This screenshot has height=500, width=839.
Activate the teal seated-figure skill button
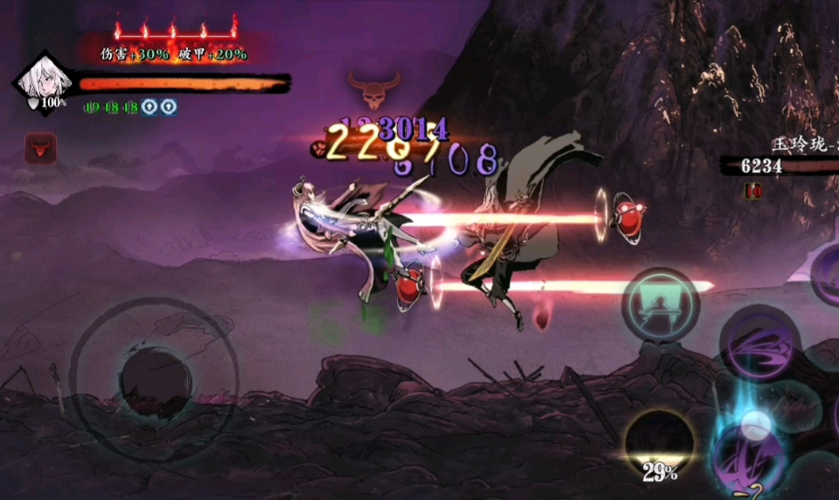pos(661,304)
